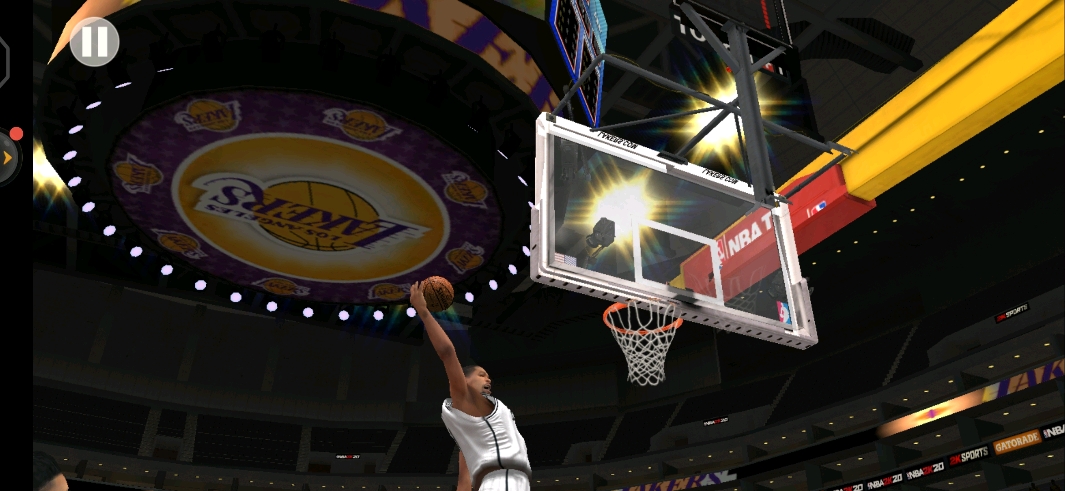Pause the game with the pause button
Image resolution: width=1065 pixels, height=491 pixels.
[x=95, y=42]
